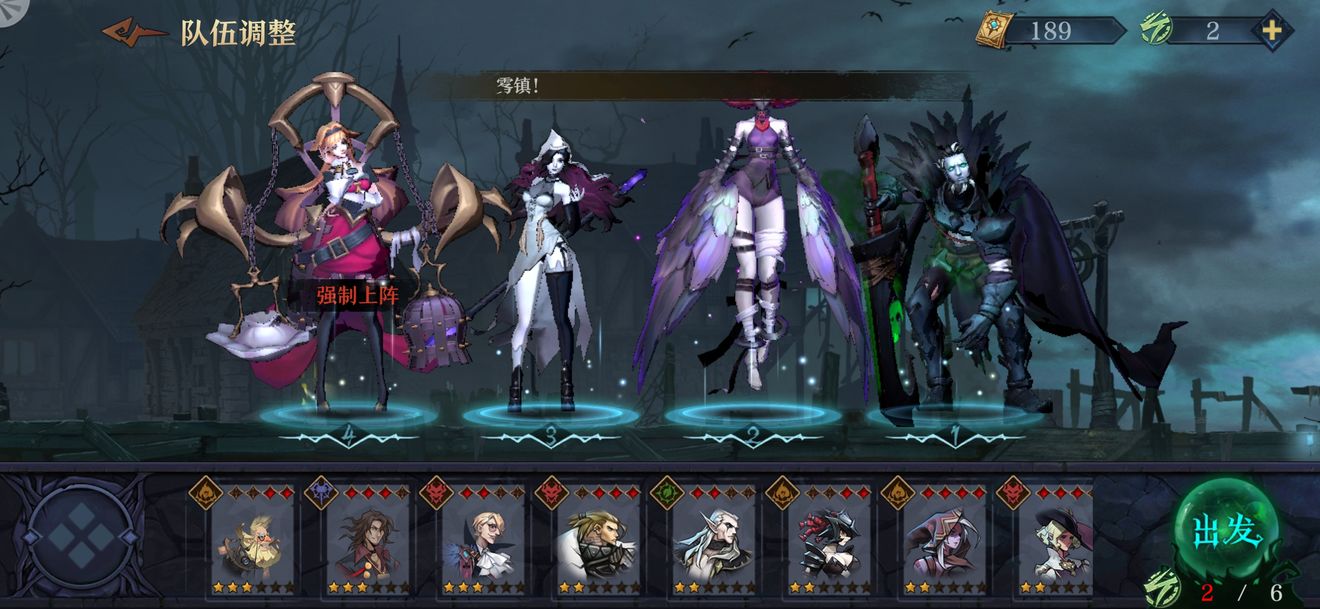Go back using the arrow beside 队伍调整
This screenshot has height=609, width=1320.
tap(134, 32)
